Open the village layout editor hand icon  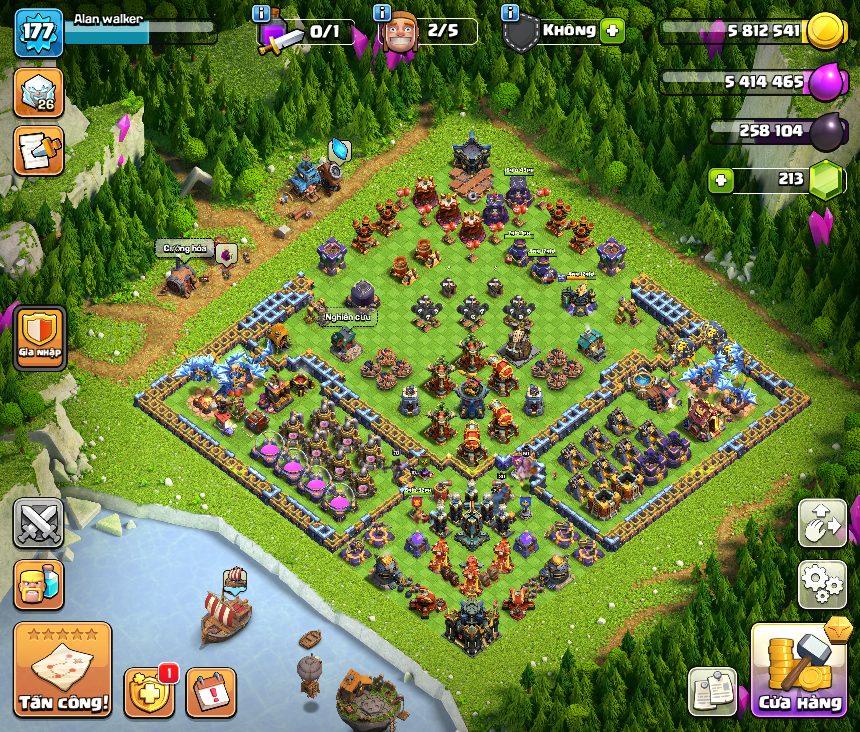(821, 523)
